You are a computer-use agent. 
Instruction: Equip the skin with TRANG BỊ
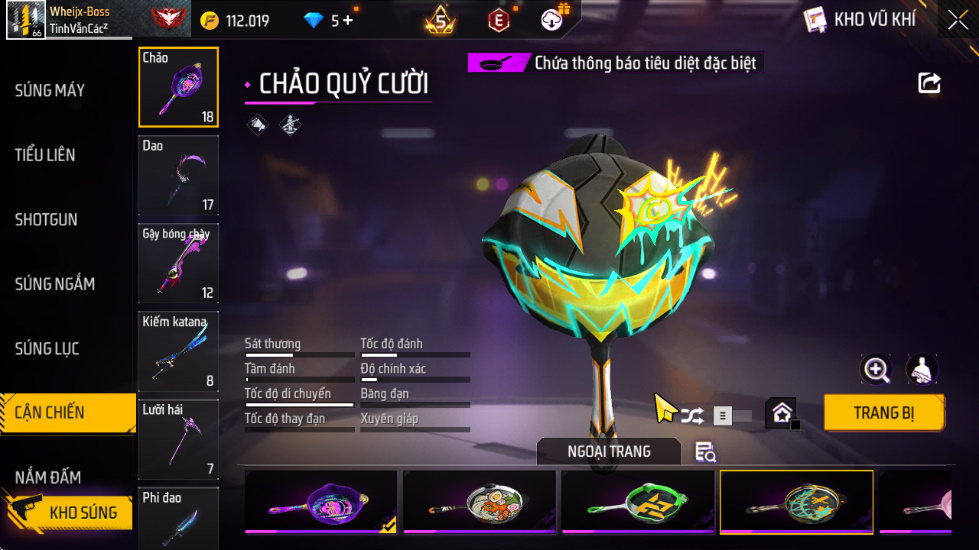coord(884,412)
